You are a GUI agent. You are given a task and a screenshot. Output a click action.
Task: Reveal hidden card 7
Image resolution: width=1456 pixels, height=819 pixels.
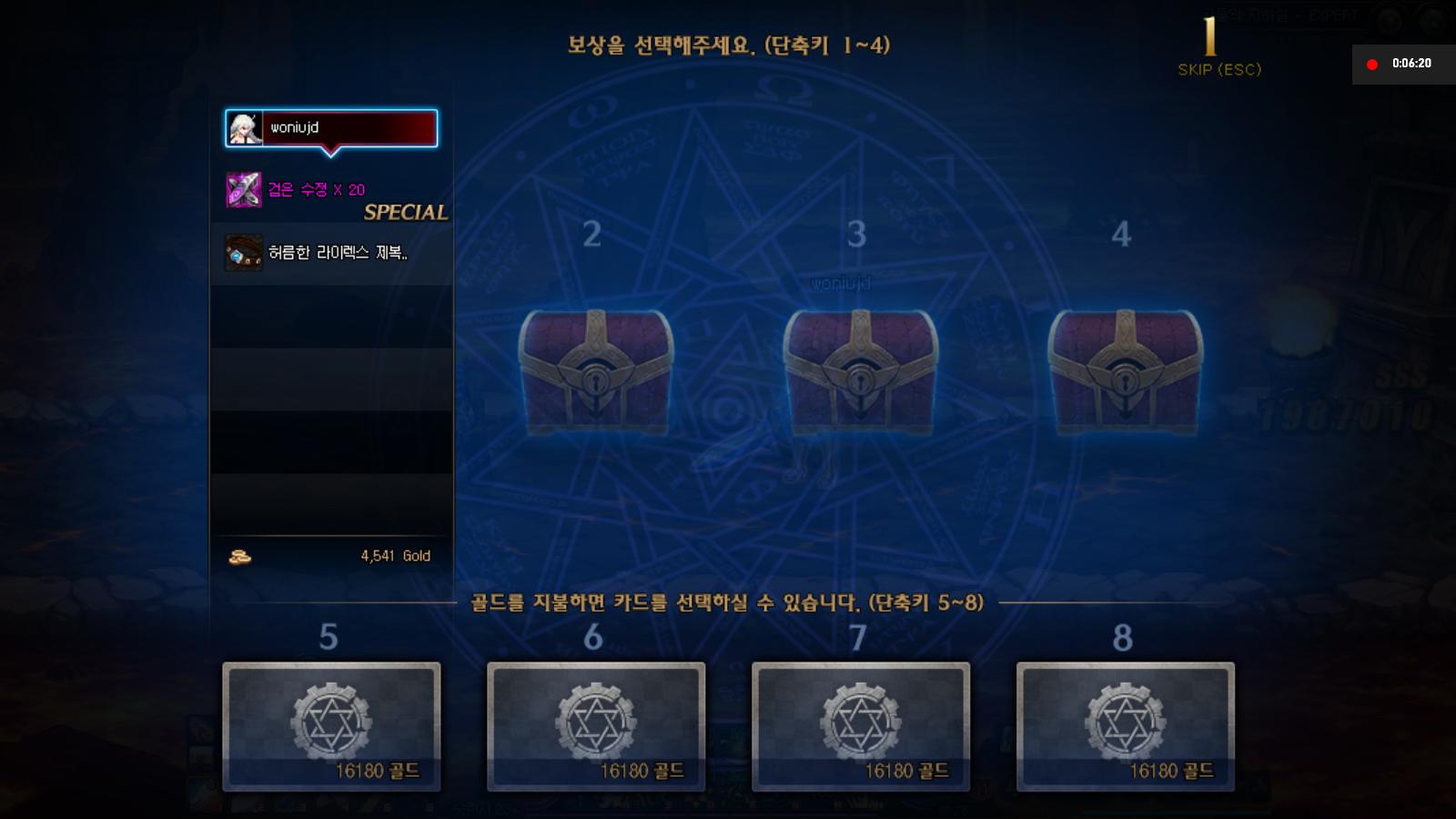click(x=858, y=725)
